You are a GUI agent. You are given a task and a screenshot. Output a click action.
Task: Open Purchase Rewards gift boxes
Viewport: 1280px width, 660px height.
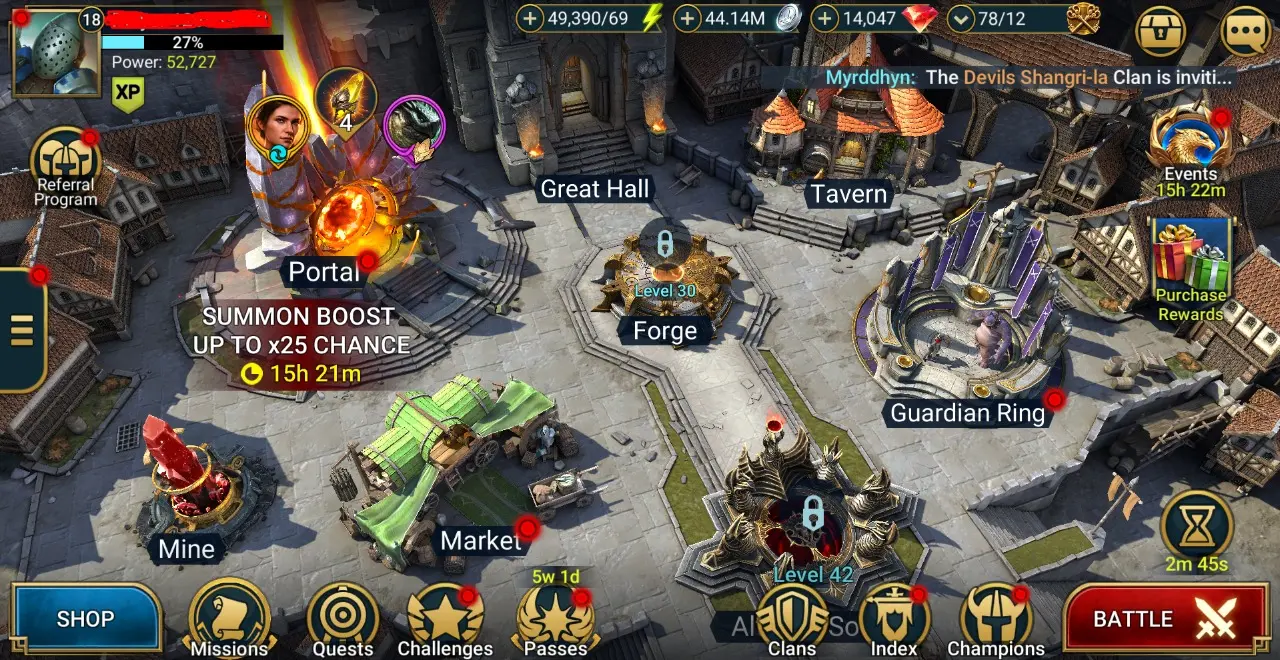click(1191, 260)
